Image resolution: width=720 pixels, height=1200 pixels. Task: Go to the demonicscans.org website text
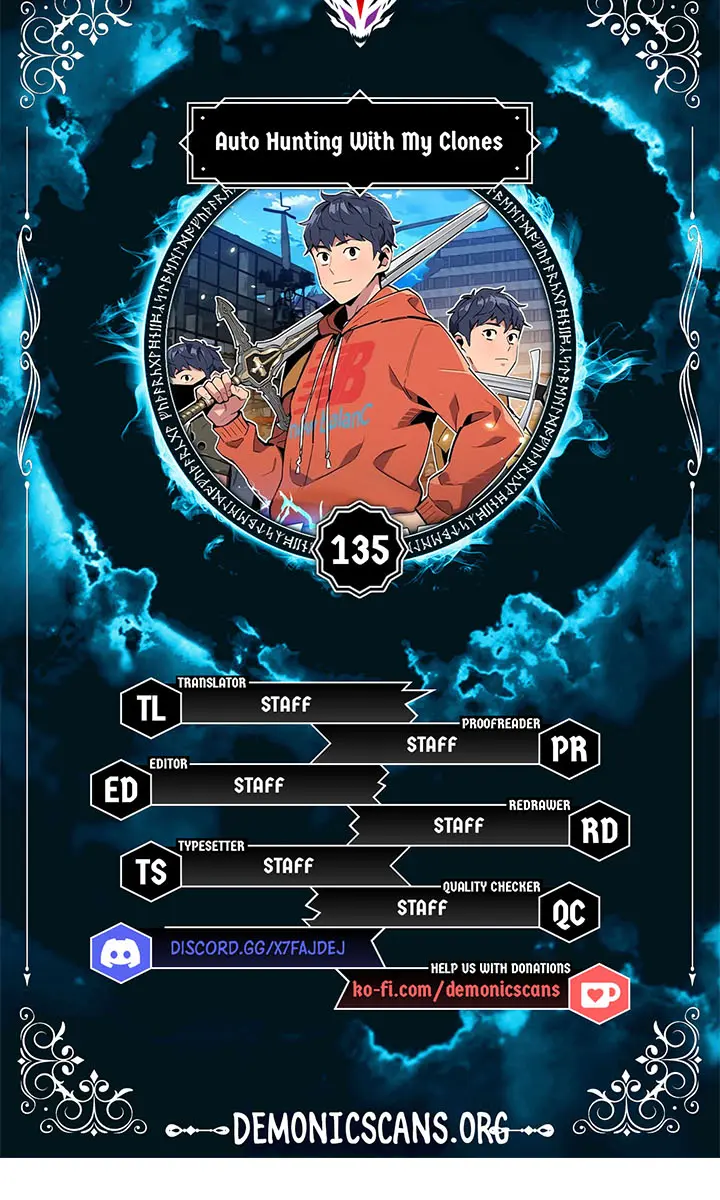pyautogui.click(x=370, y=1128)
